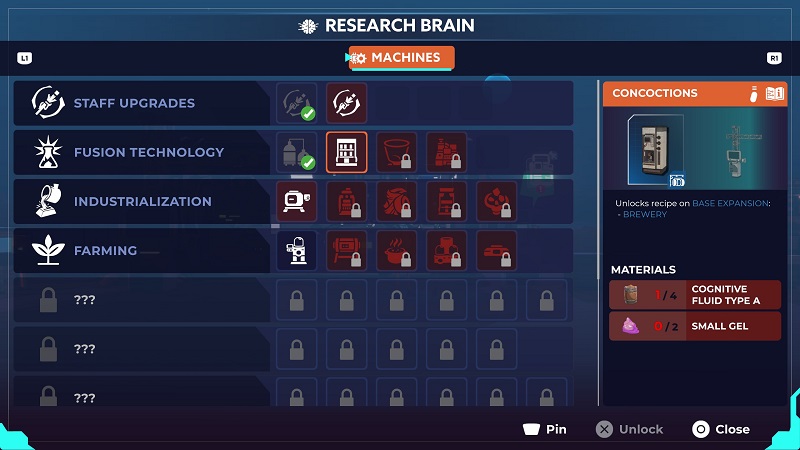Viewport: 800px width, 450px height.
Task: Open the Staff Upgrades research row
Action: click(x=133, y=103)
